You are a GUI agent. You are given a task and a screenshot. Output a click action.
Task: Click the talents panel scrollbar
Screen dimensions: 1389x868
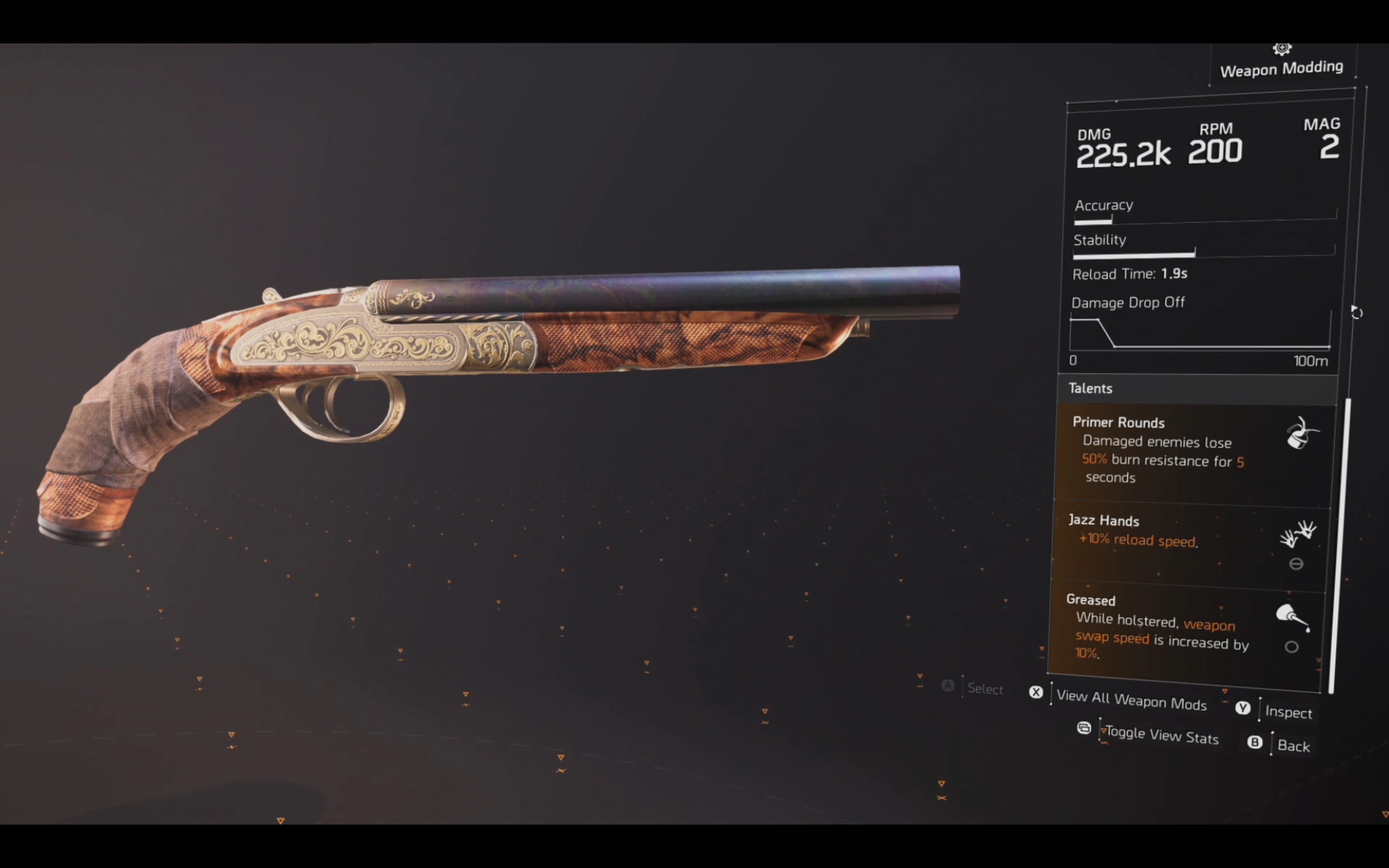(x=1340, y=544)
